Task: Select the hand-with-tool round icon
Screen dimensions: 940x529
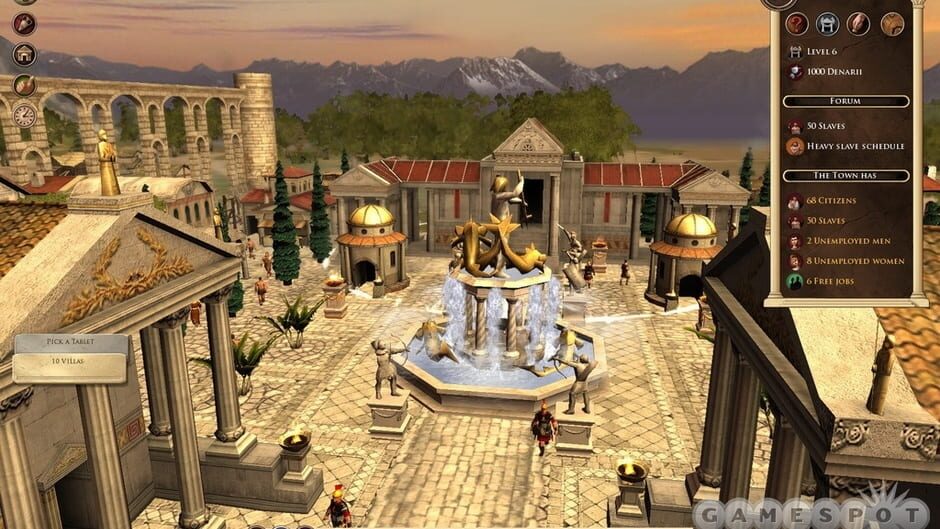Action: 24,85
